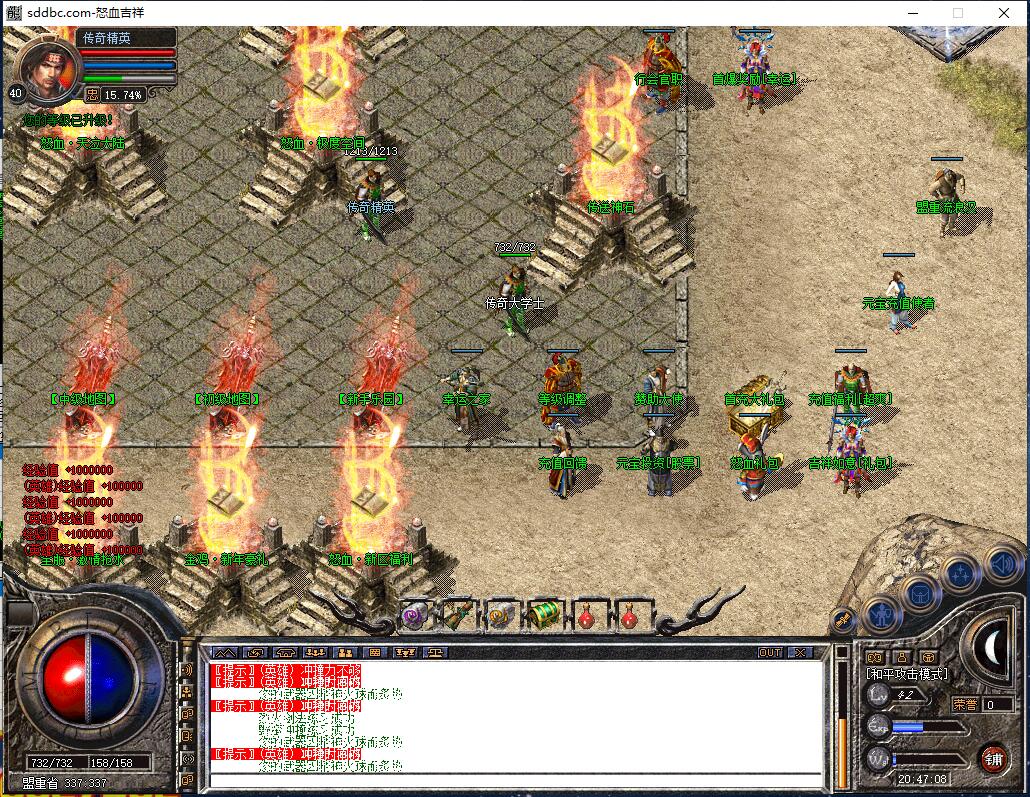Open the four-star skills round button
Screen dimensions: 1030x797
coord(960,572)
